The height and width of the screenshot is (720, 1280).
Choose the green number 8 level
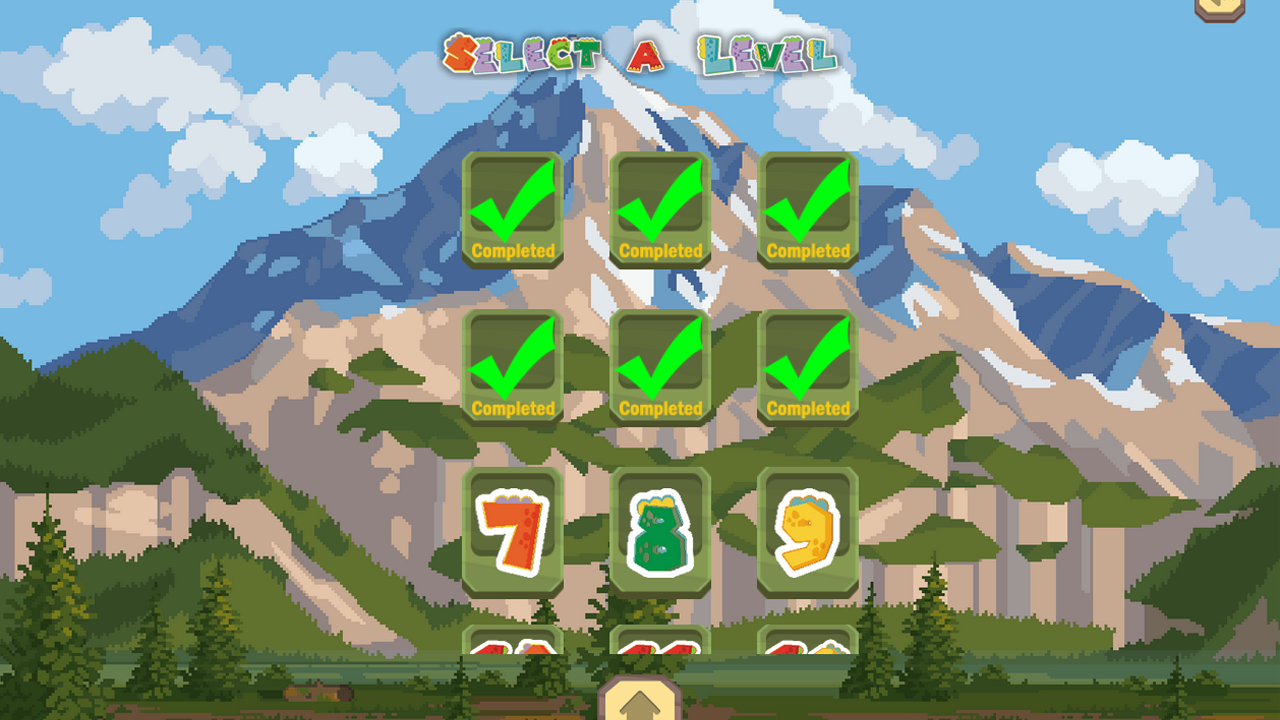coord(660,531)
